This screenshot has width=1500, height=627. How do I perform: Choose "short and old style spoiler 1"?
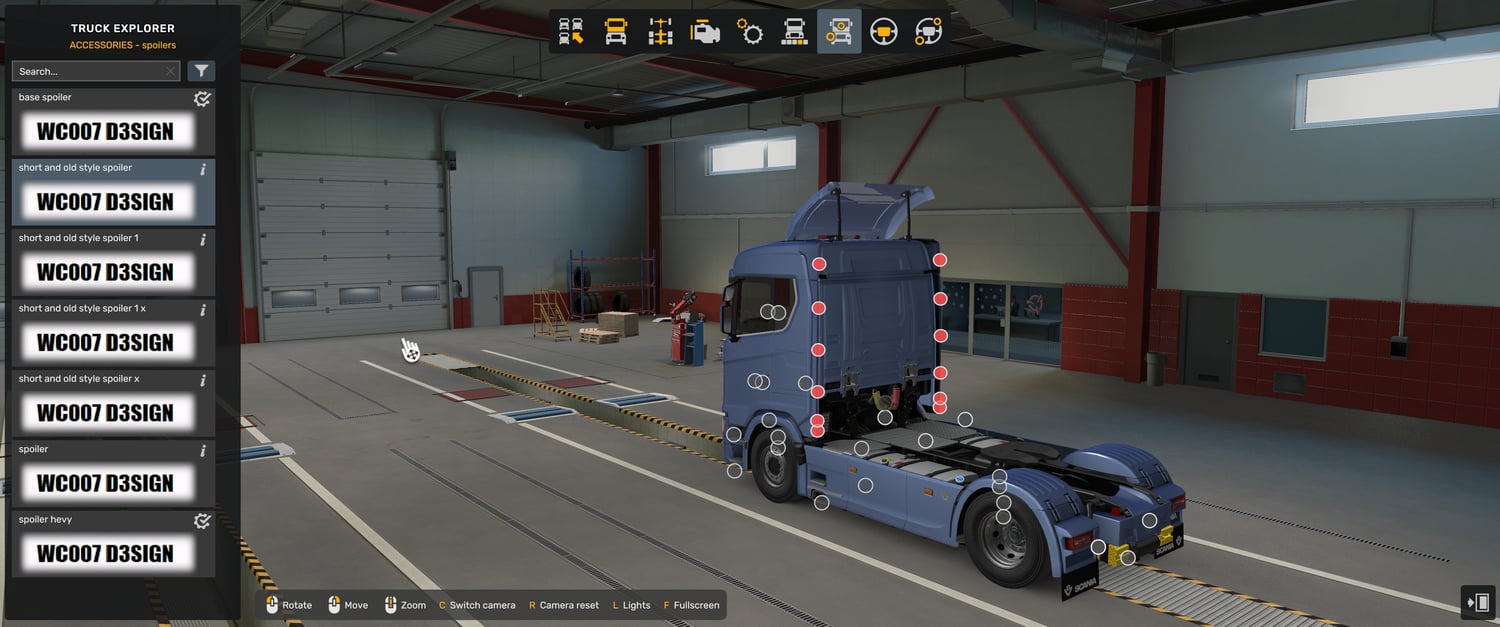coord(105,263)
